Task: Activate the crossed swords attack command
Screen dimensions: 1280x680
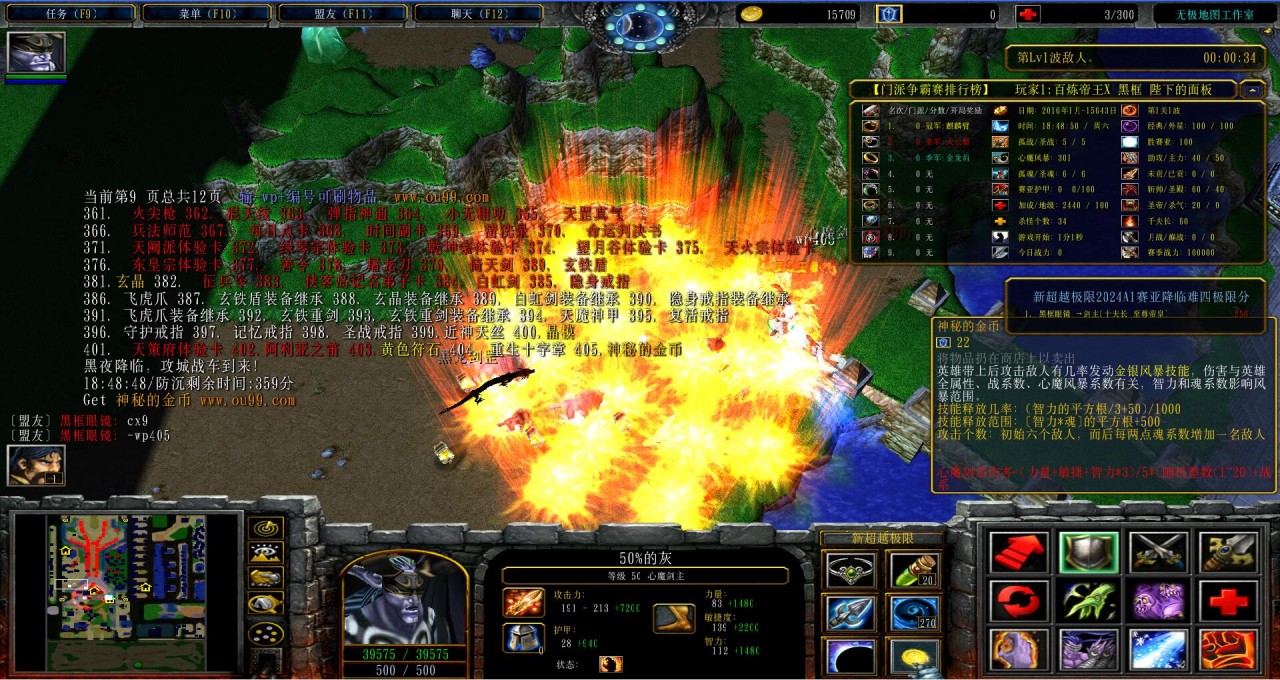Action: [x=1159, y=552]
